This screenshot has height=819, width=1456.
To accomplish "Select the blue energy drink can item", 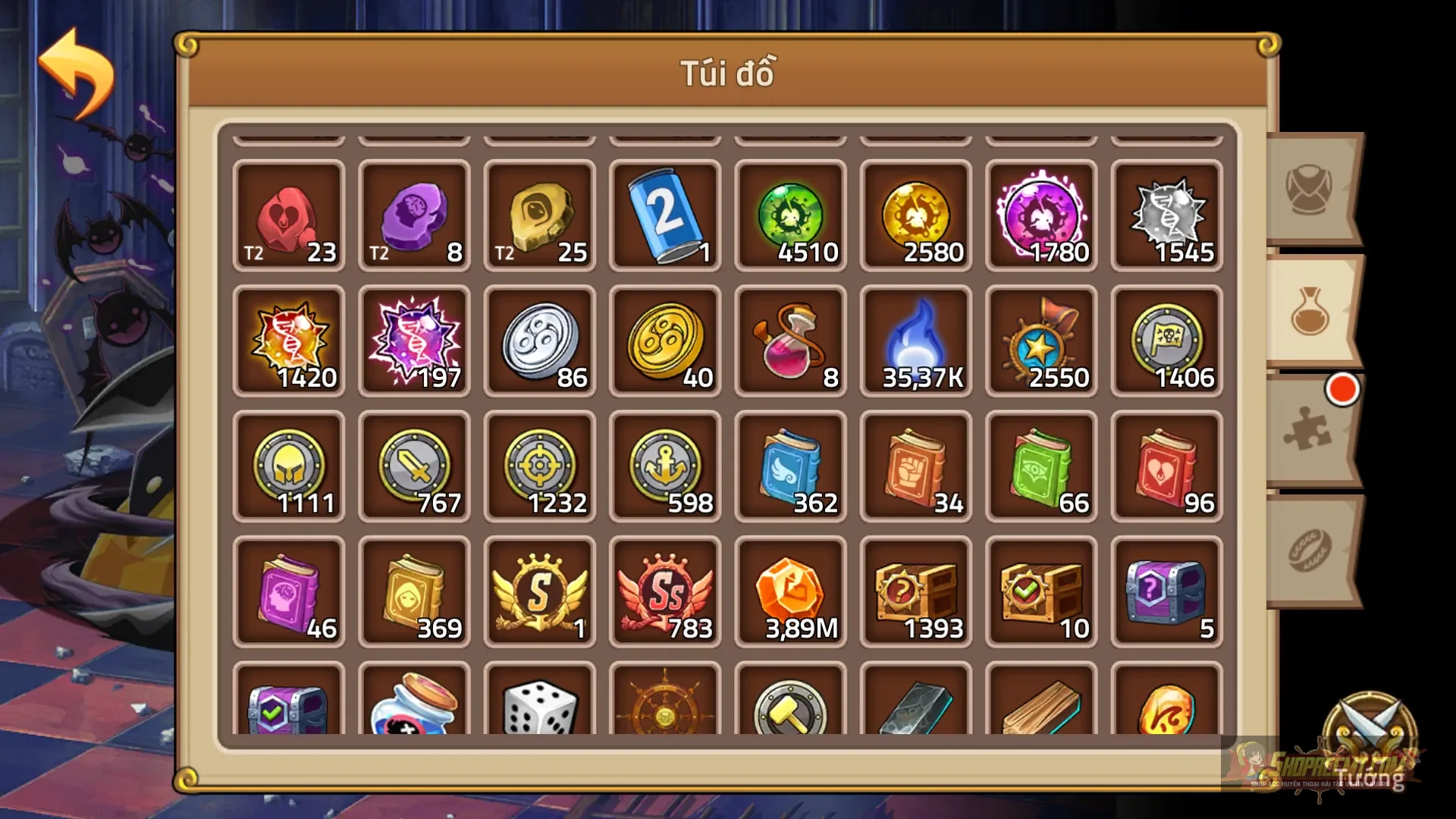I will 665,216.
